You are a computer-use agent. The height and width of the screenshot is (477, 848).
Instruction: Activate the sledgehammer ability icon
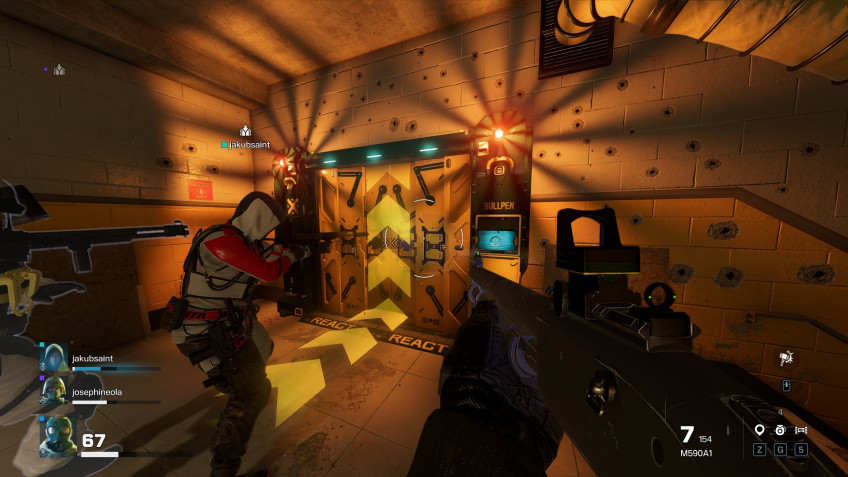[786, 357]
